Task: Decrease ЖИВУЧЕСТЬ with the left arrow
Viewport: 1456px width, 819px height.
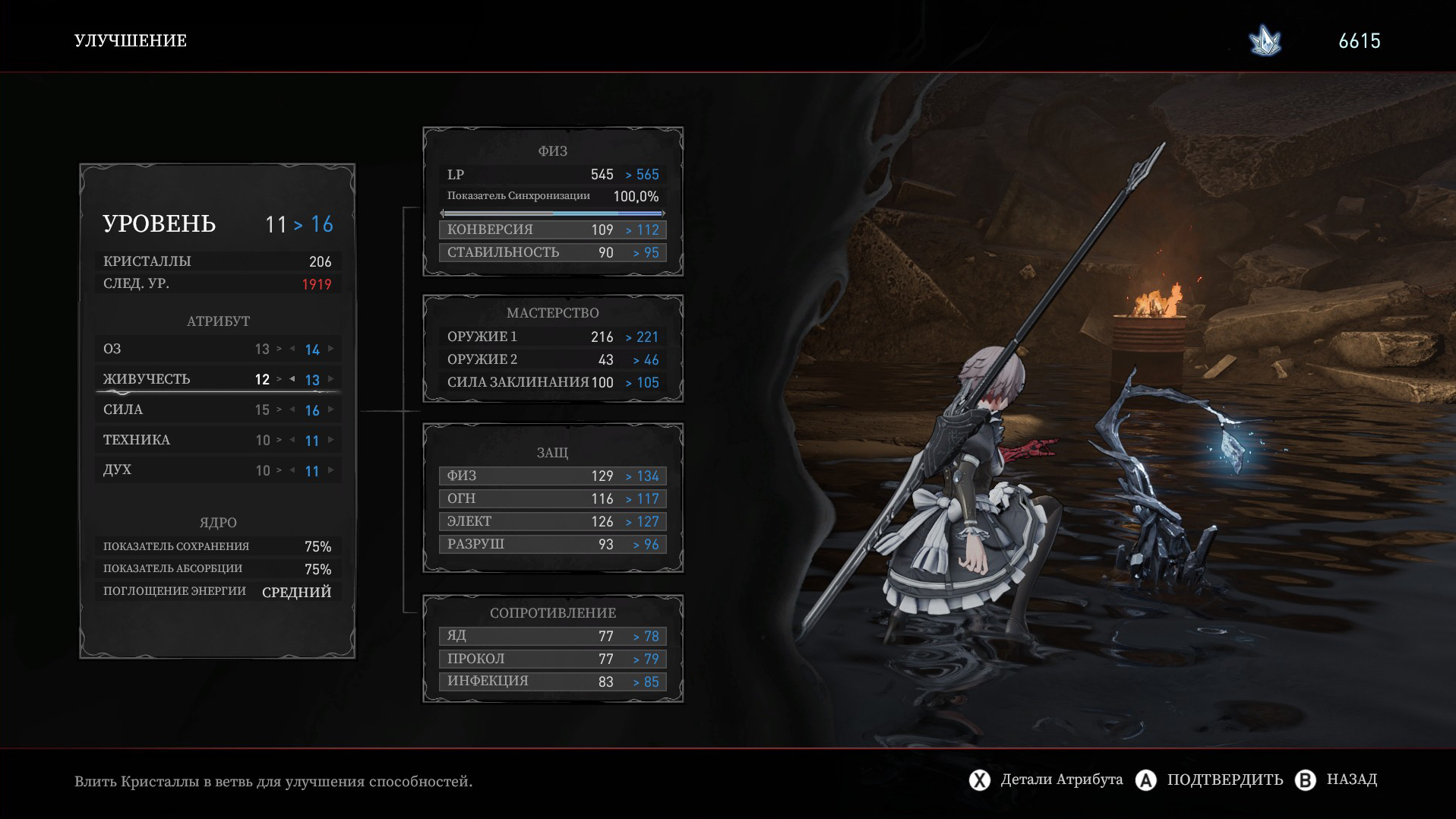Action: tap(292, 379)
